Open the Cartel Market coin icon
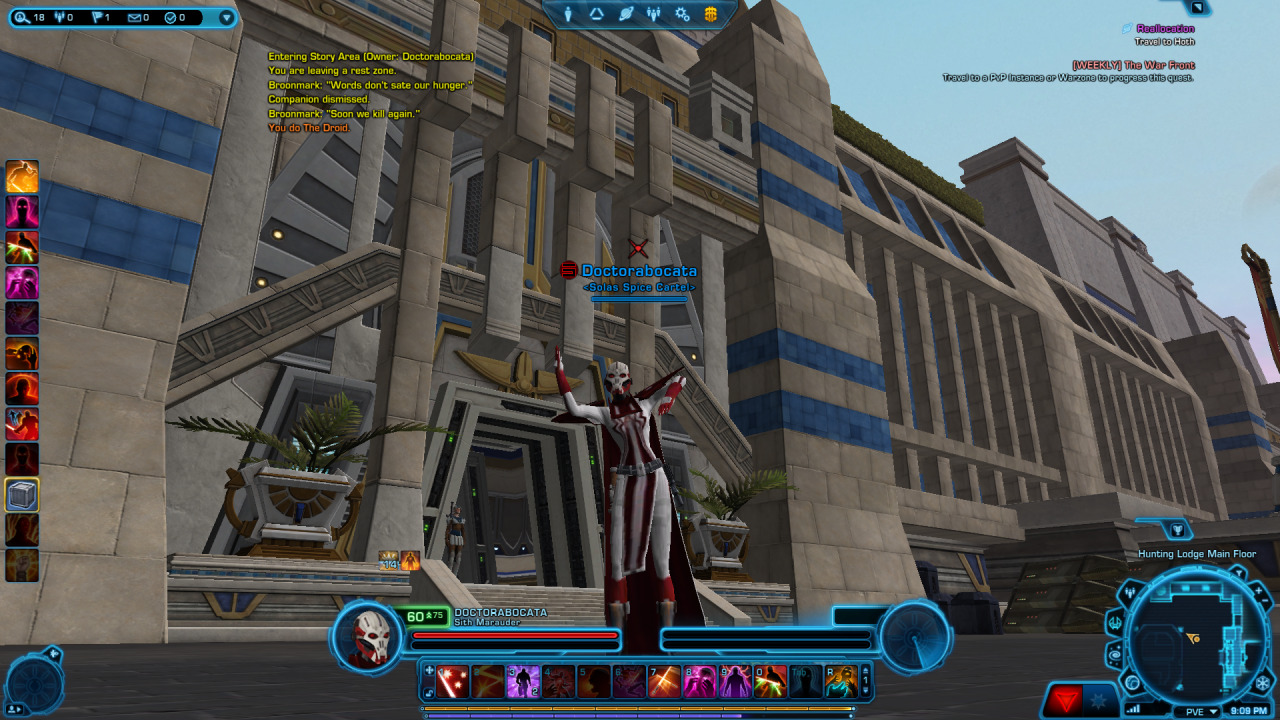This screenshot has height=720, width=1280. click(x=711, y=14)
